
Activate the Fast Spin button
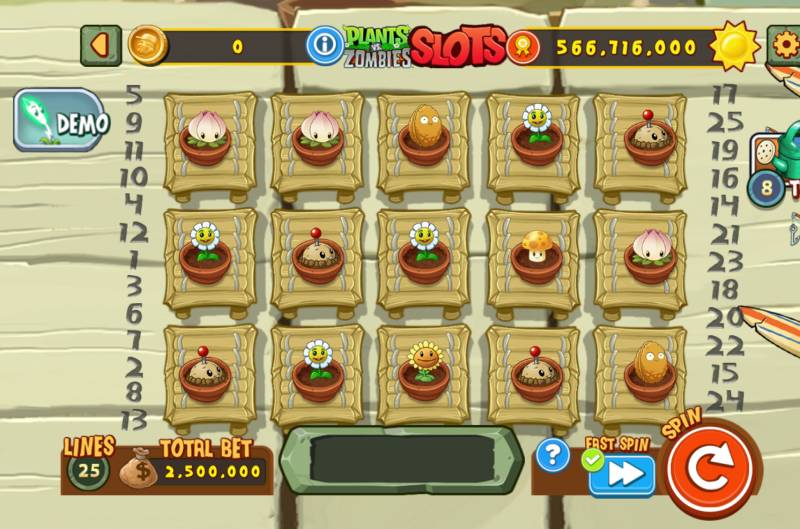(621, 474)
